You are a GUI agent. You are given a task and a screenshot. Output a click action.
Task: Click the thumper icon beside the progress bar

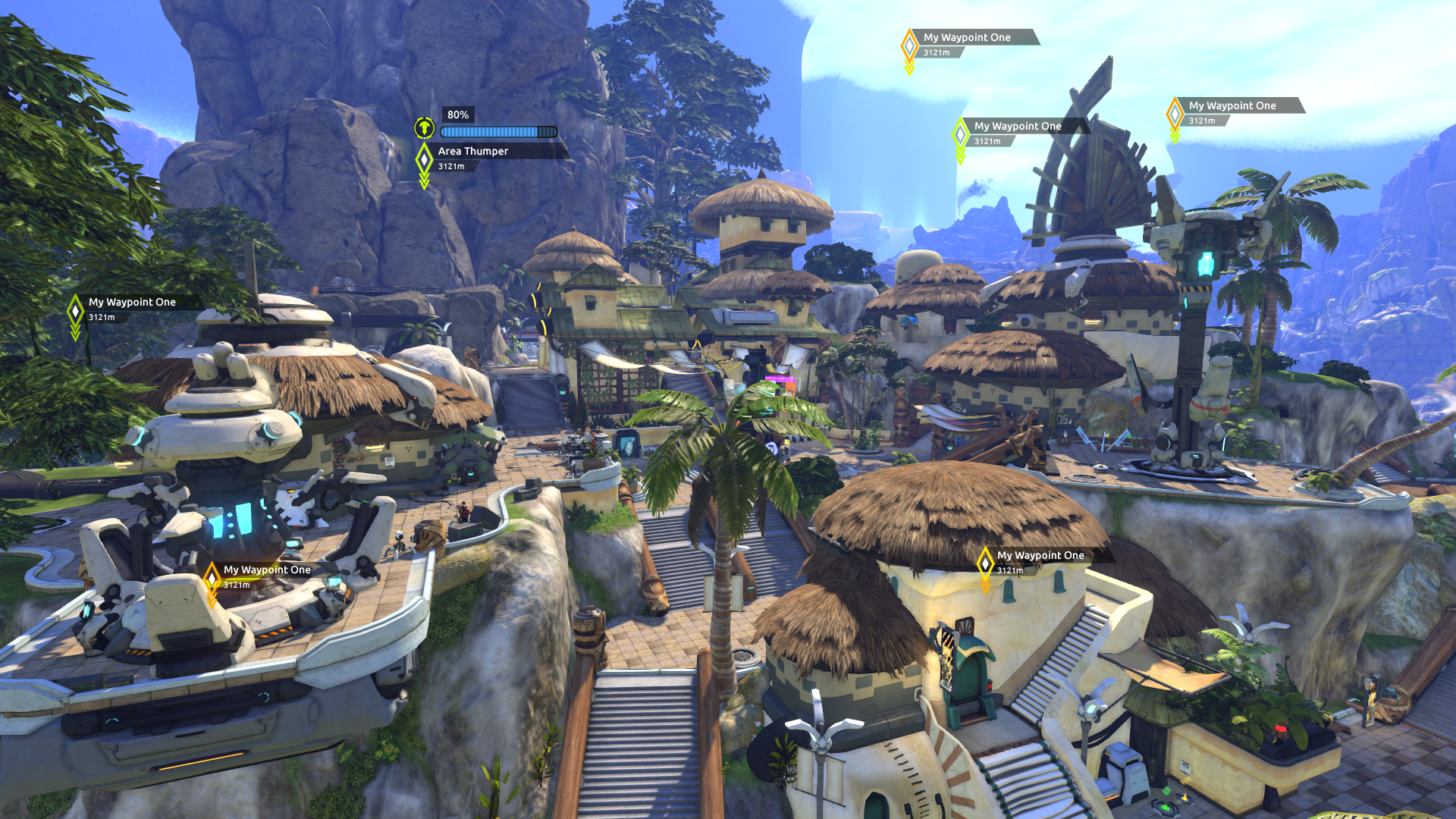pyautogui.click(x=425, y=127)
